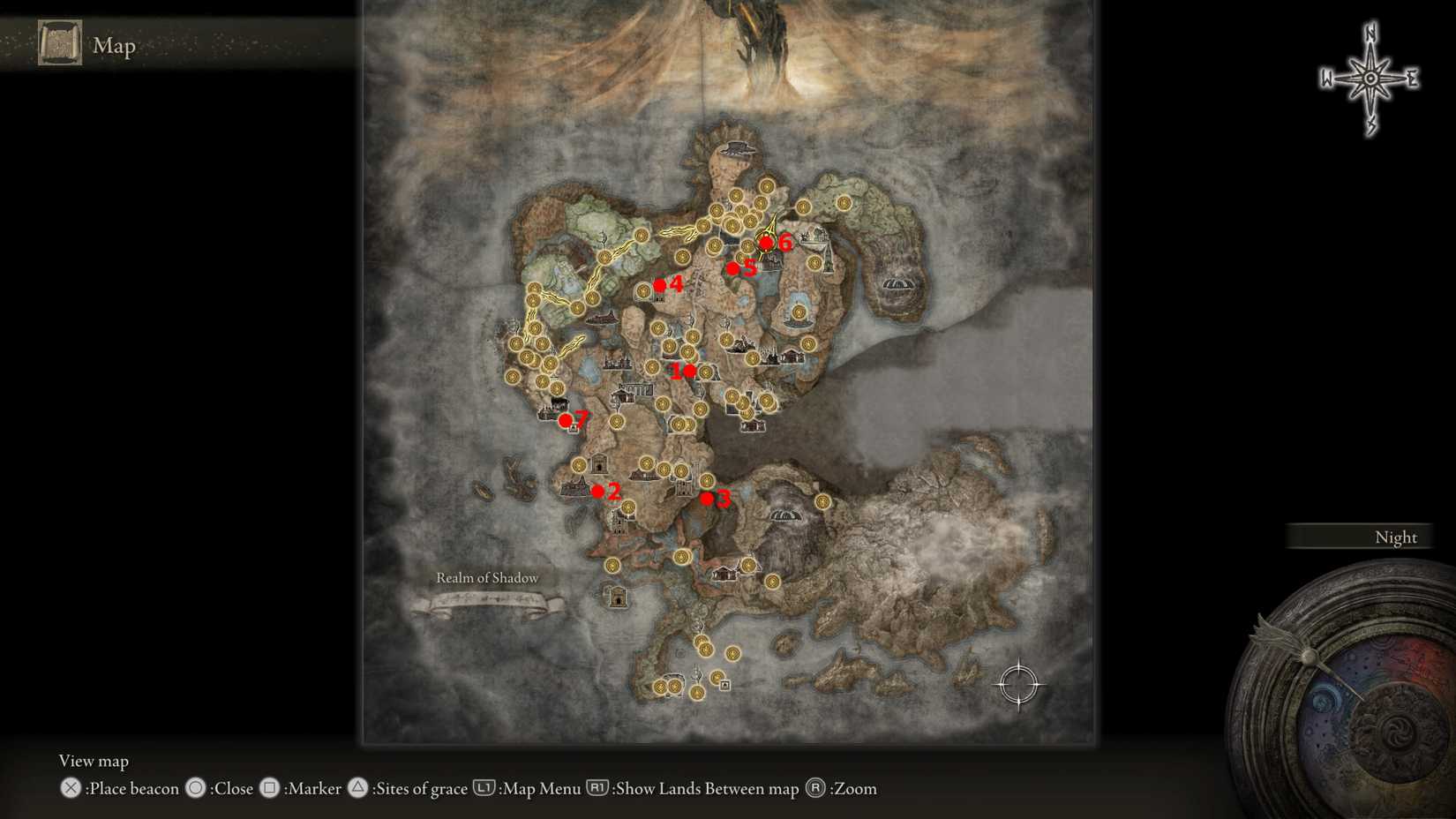Click the crosshair reticle icon on the lower map
Viewport: 1456px width, 819px height.
1021,686
